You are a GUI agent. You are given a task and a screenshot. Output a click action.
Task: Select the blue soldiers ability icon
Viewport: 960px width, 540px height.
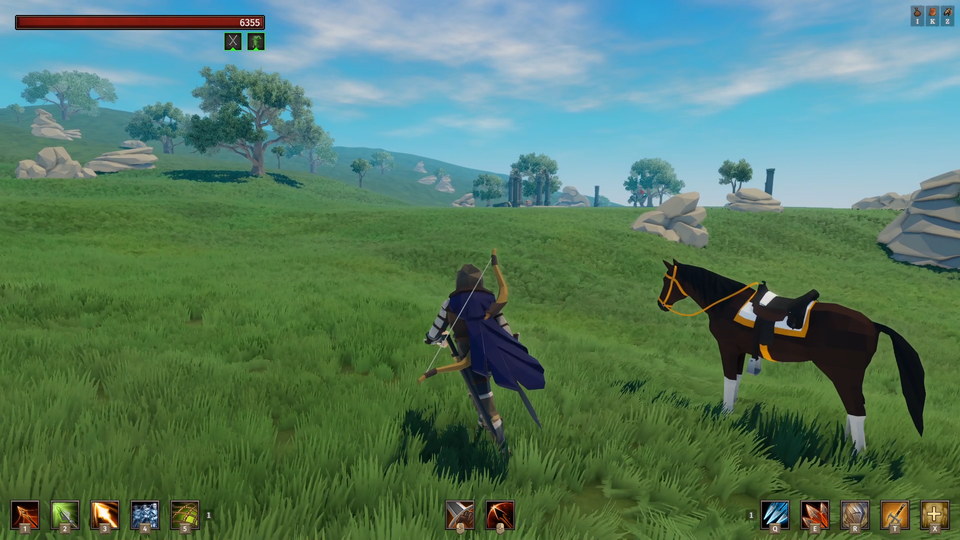[145, 514]
